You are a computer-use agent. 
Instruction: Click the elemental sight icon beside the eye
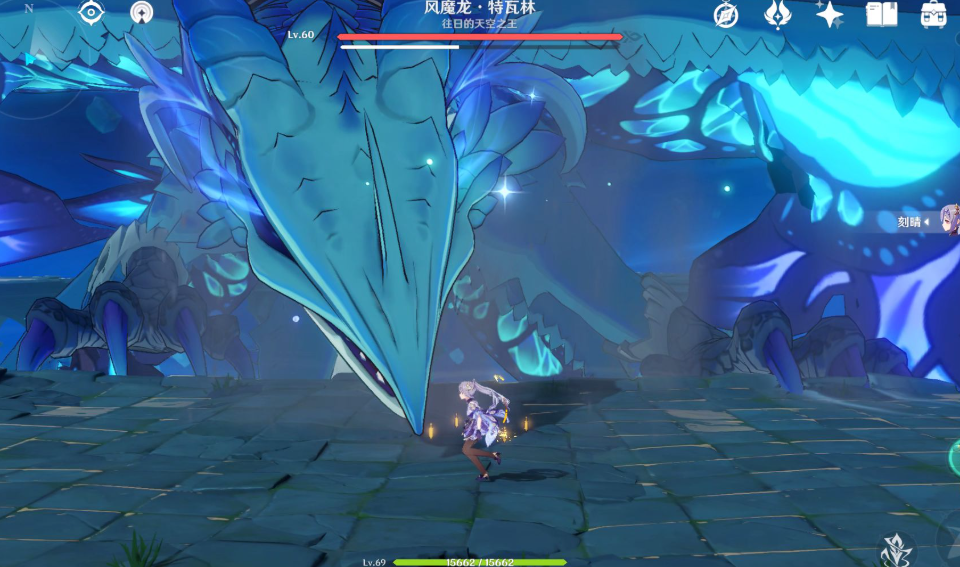point(142,13)
